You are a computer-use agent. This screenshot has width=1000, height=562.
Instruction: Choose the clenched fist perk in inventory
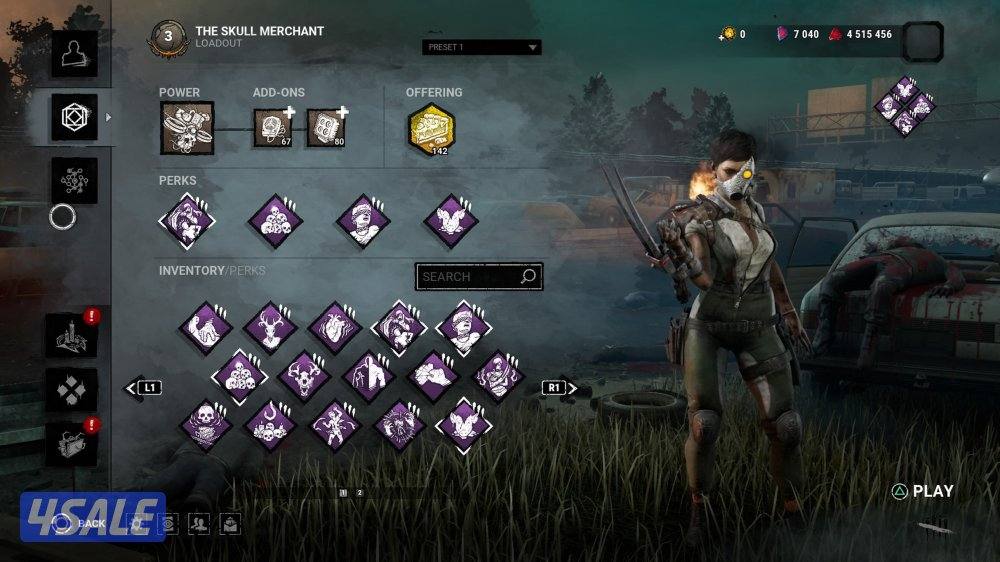(x=433, y=376)
